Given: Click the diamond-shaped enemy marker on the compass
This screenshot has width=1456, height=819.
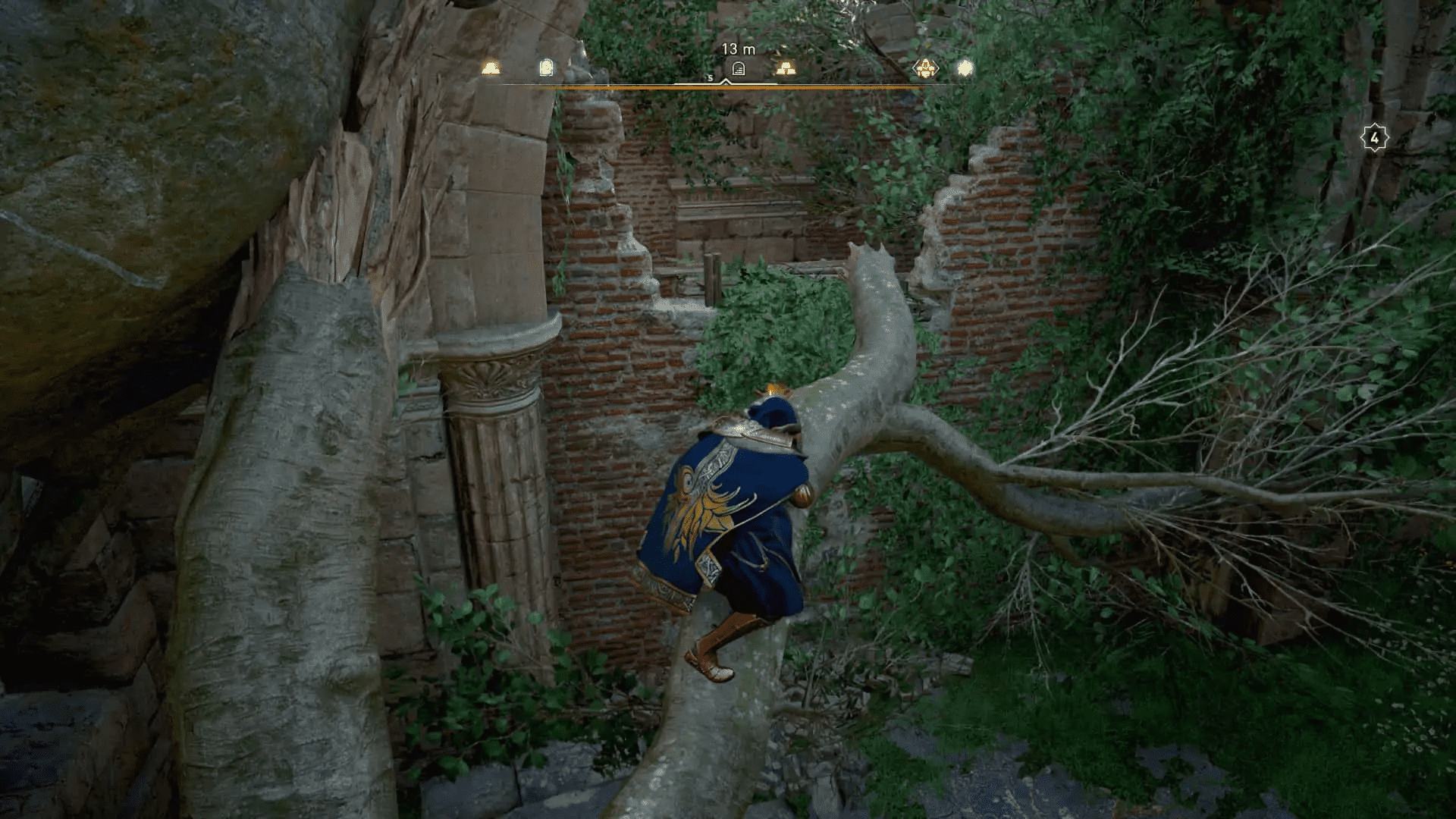Looking at the screenshot, I should pyautogui.click(x=925, y=68).
